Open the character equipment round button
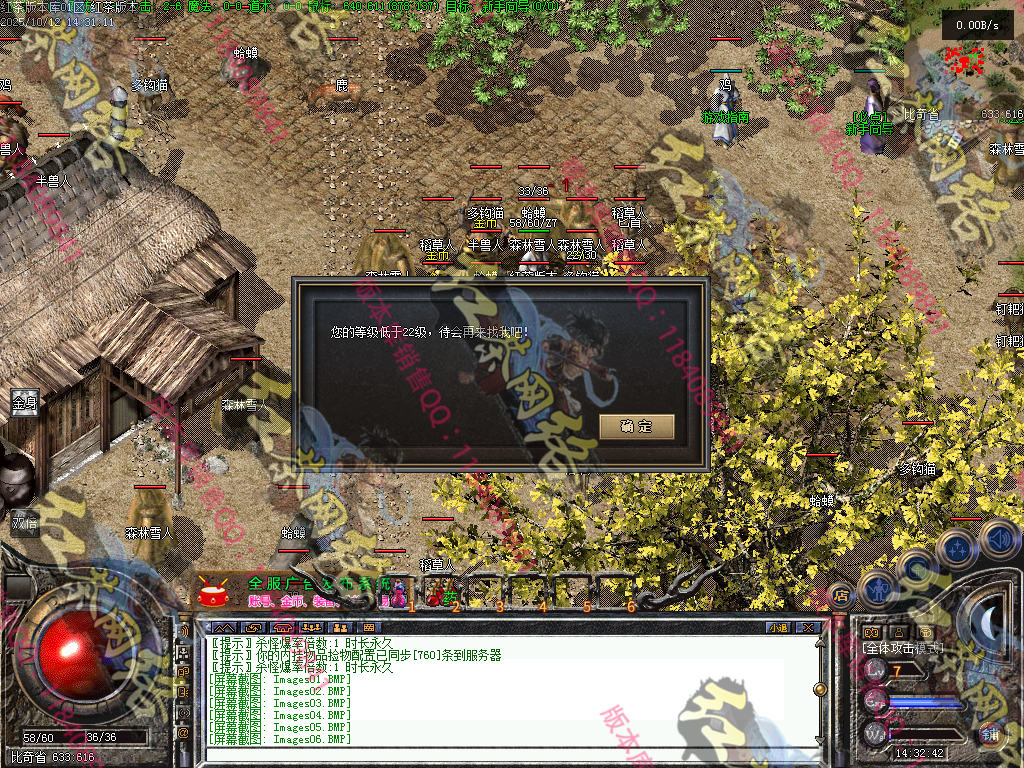 (x=877, y=589)
